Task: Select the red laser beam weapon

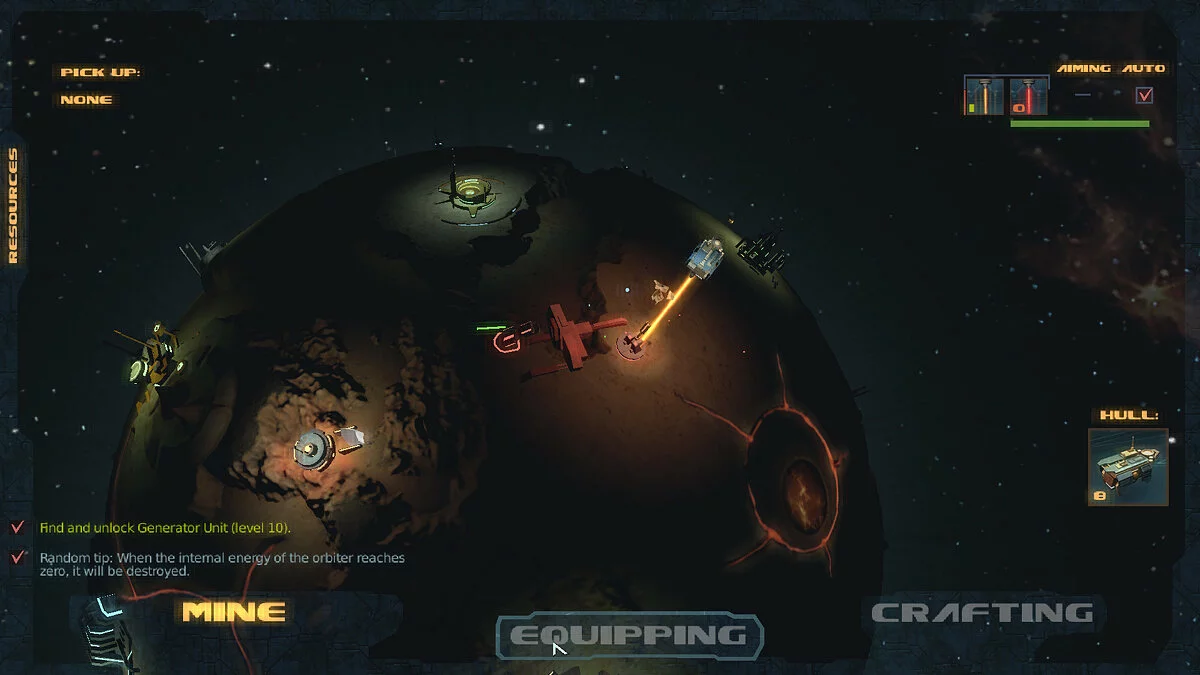Action: coord(1028,96)
